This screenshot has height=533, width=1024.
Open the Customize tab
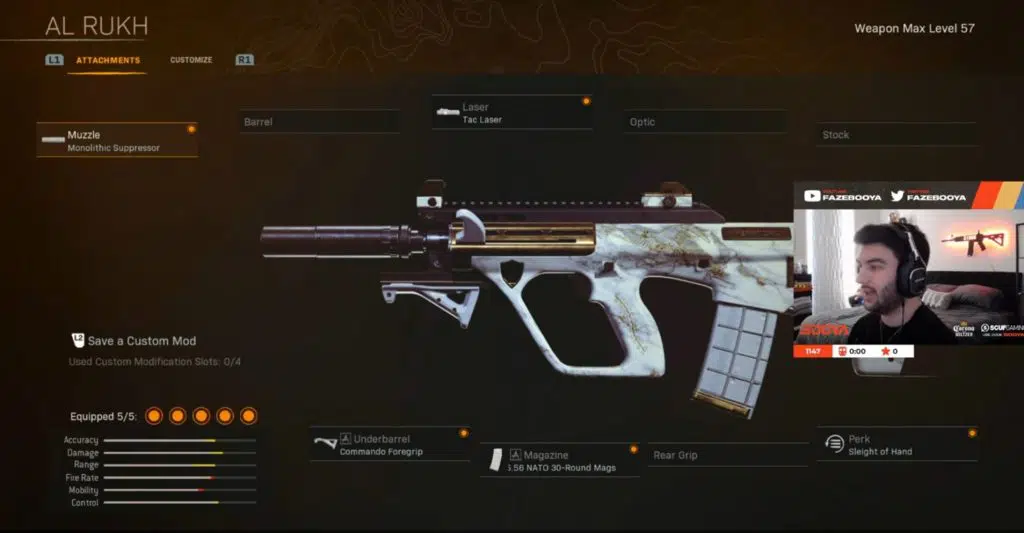[x=191, y=60]
